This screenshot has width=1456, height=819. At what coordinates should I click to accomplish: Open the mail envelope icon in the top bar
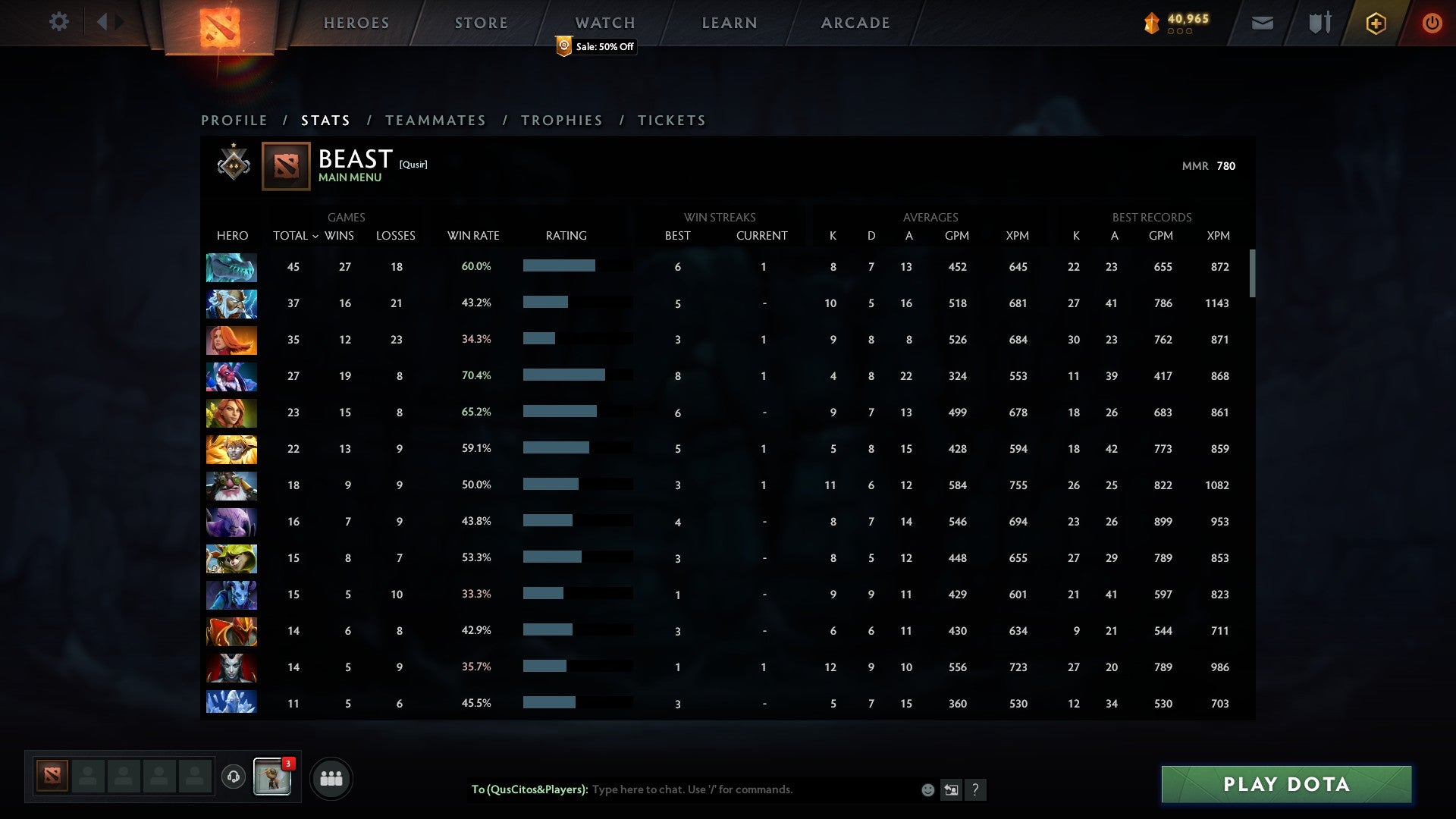(1262, 23)
